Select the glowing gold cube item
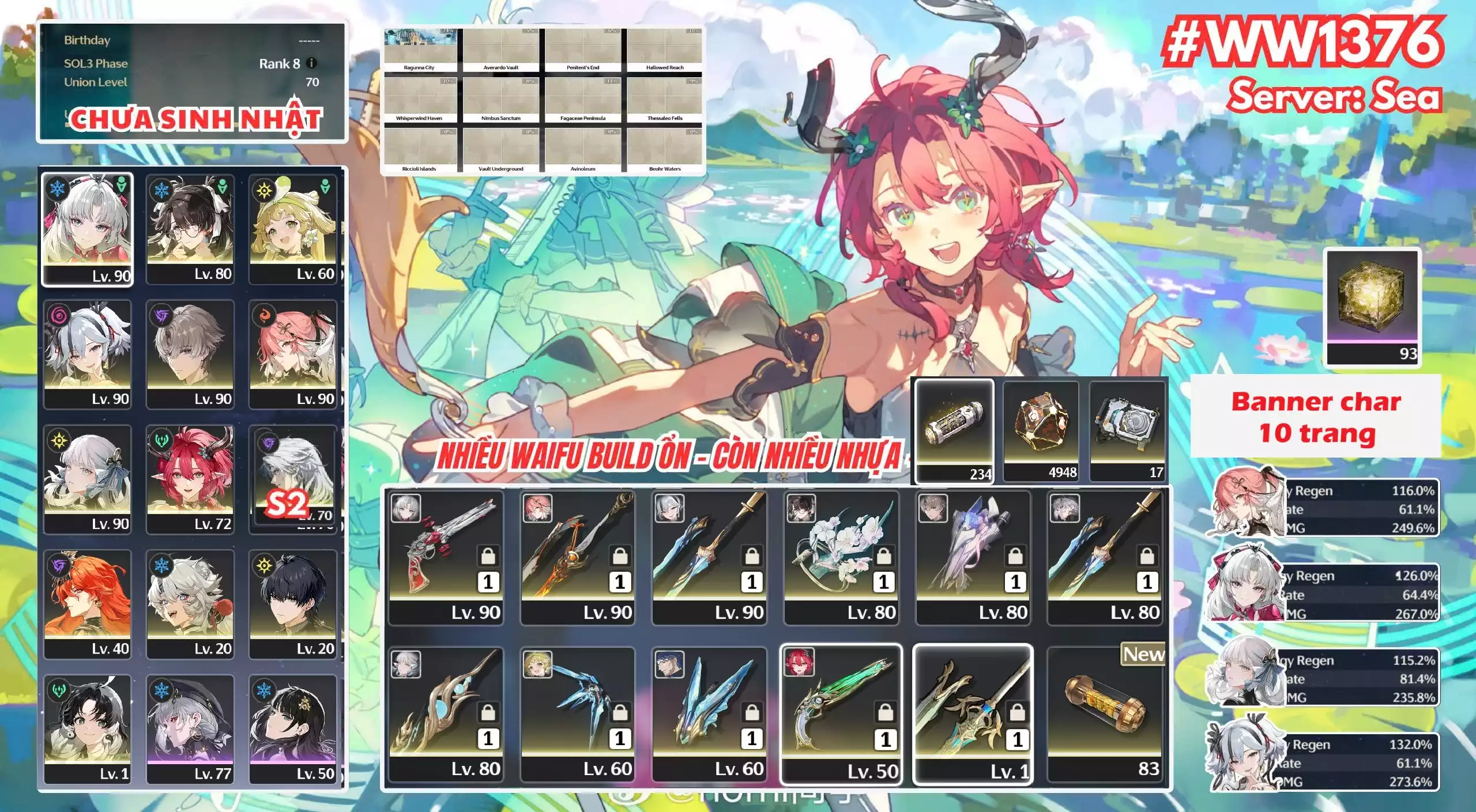 click(x=1372, y=307)
